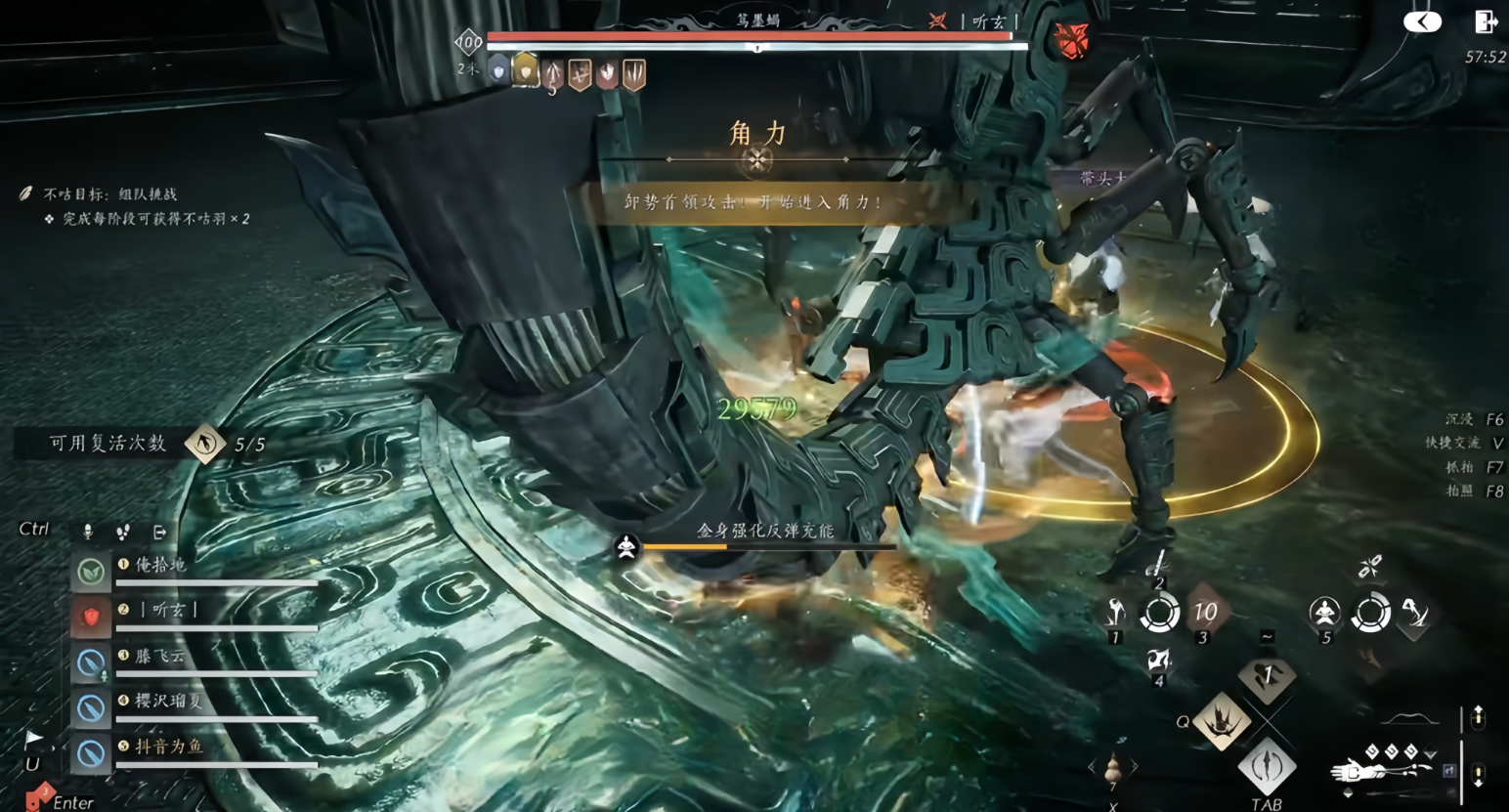The width and height of the screenshot is (1509, 812).
Task: Click the footprints follow icon above the party list
Action: click(123, 532)
